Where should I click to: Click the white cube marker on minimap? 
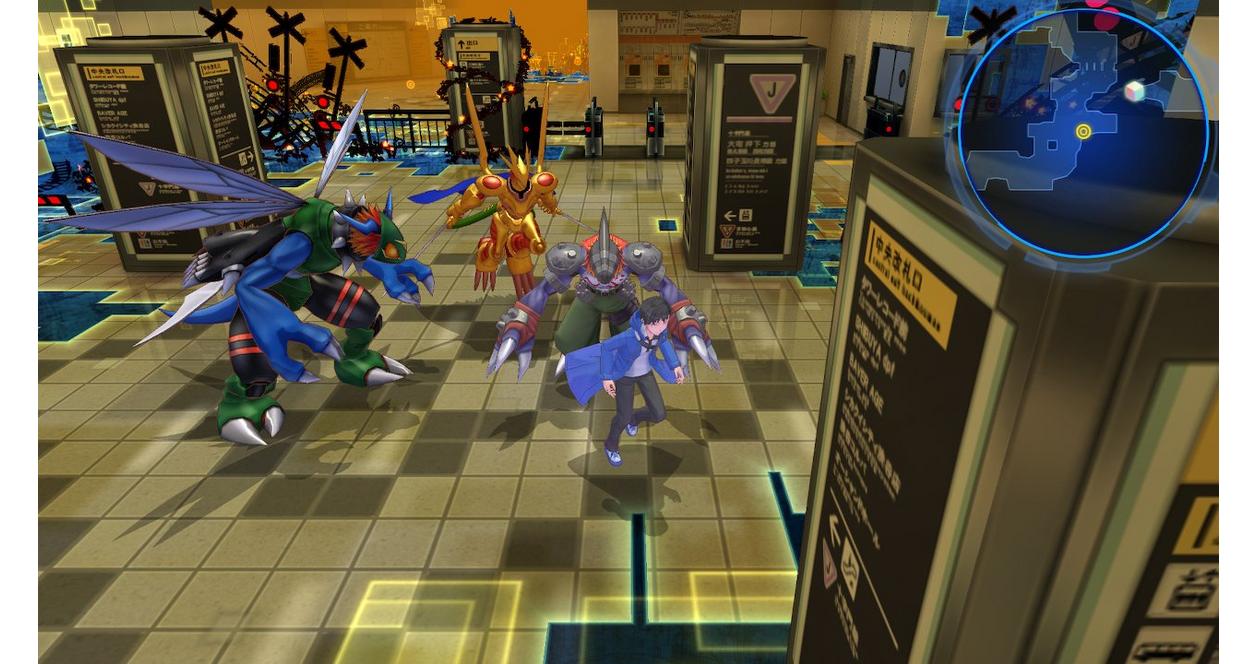1133,92
